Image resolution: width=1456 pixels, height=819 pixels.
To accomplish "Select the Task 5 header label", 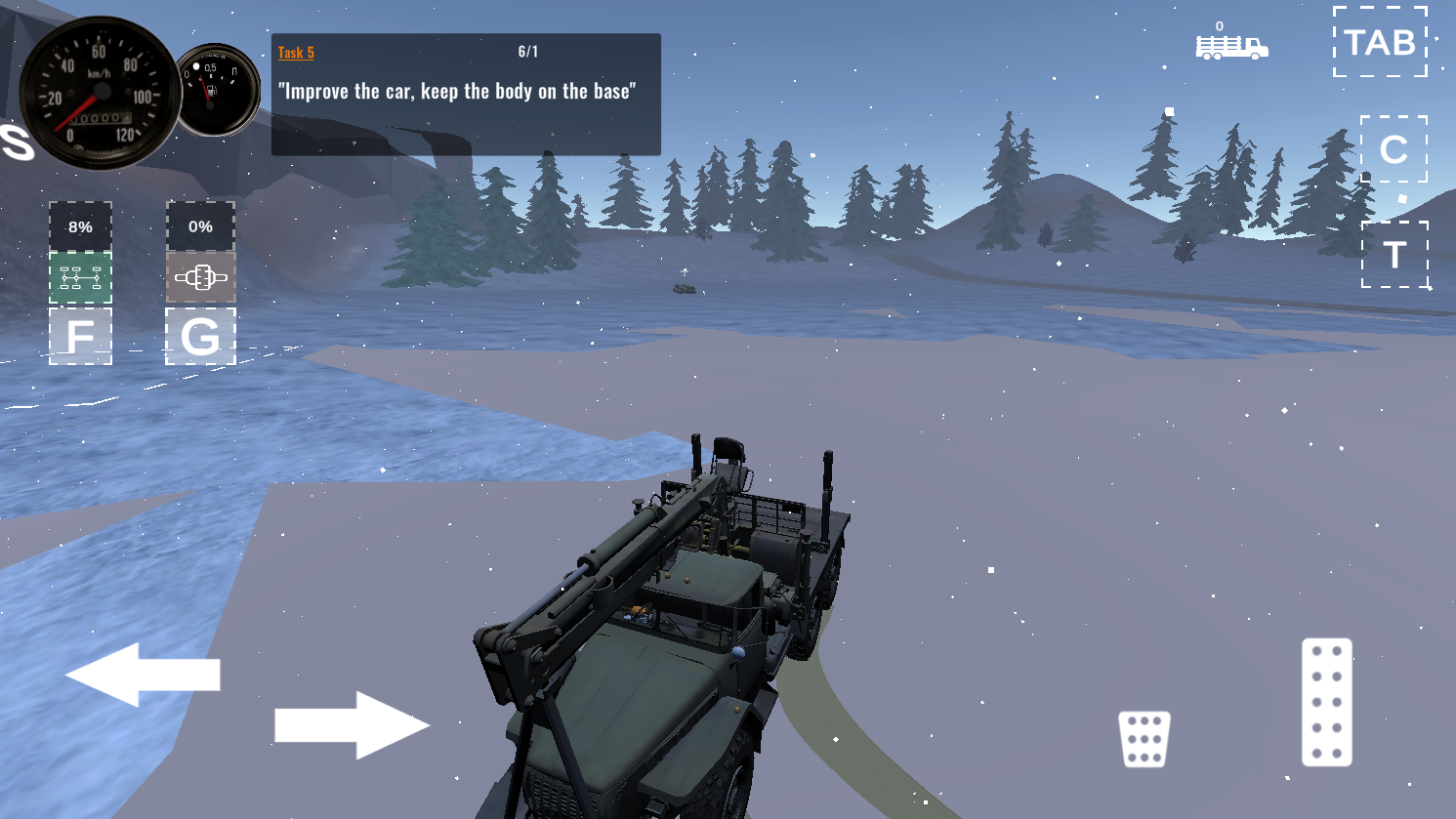I will pyautogui.click(x=295, y=52).
